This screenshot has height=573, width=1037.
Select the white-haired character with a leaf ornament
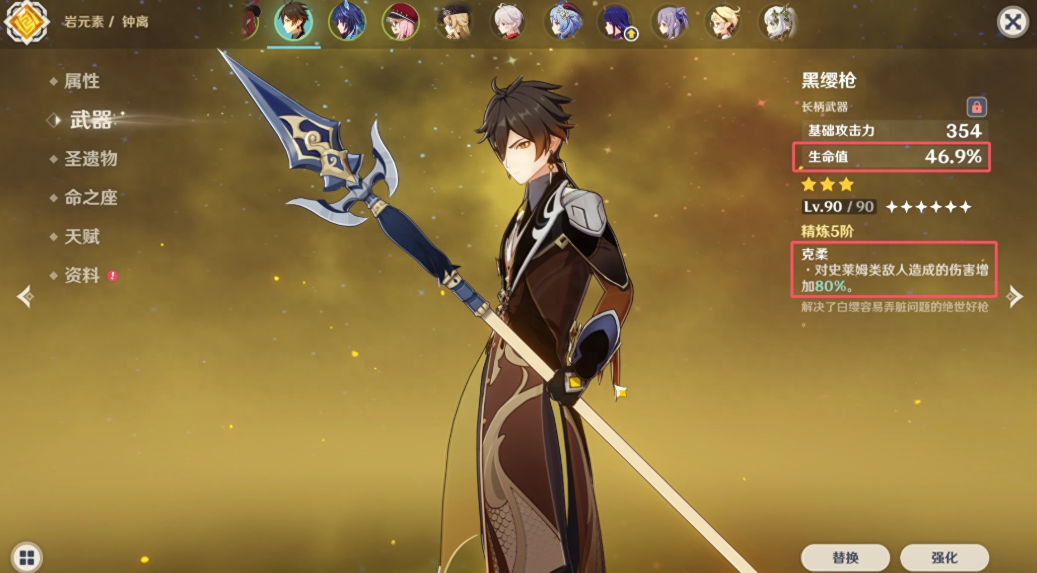pyautogui.click(x=777, y=21)
